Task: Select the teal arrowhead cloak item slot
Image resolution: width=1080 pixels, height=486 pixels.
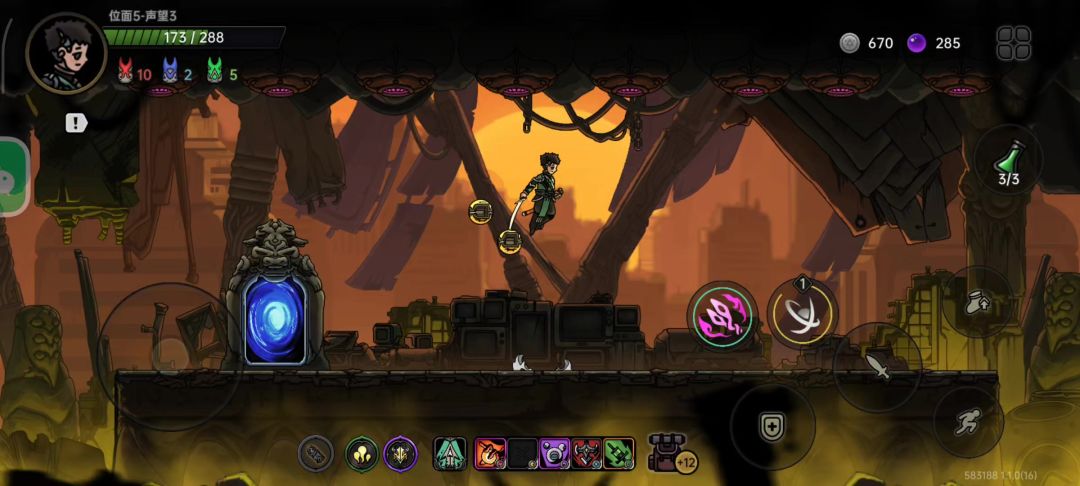Action: click(x=450, y=454)
